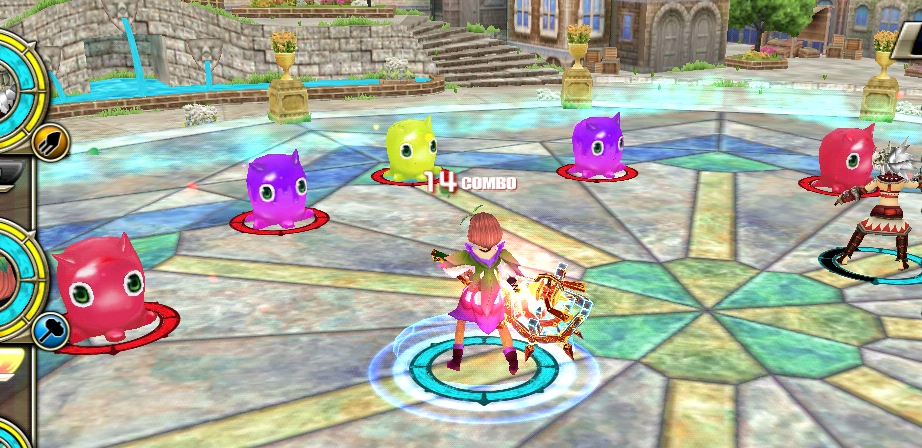The image size is (922, 448).
Task: Tap the orange weapon badge icon
Action: (x=49, y=143)
